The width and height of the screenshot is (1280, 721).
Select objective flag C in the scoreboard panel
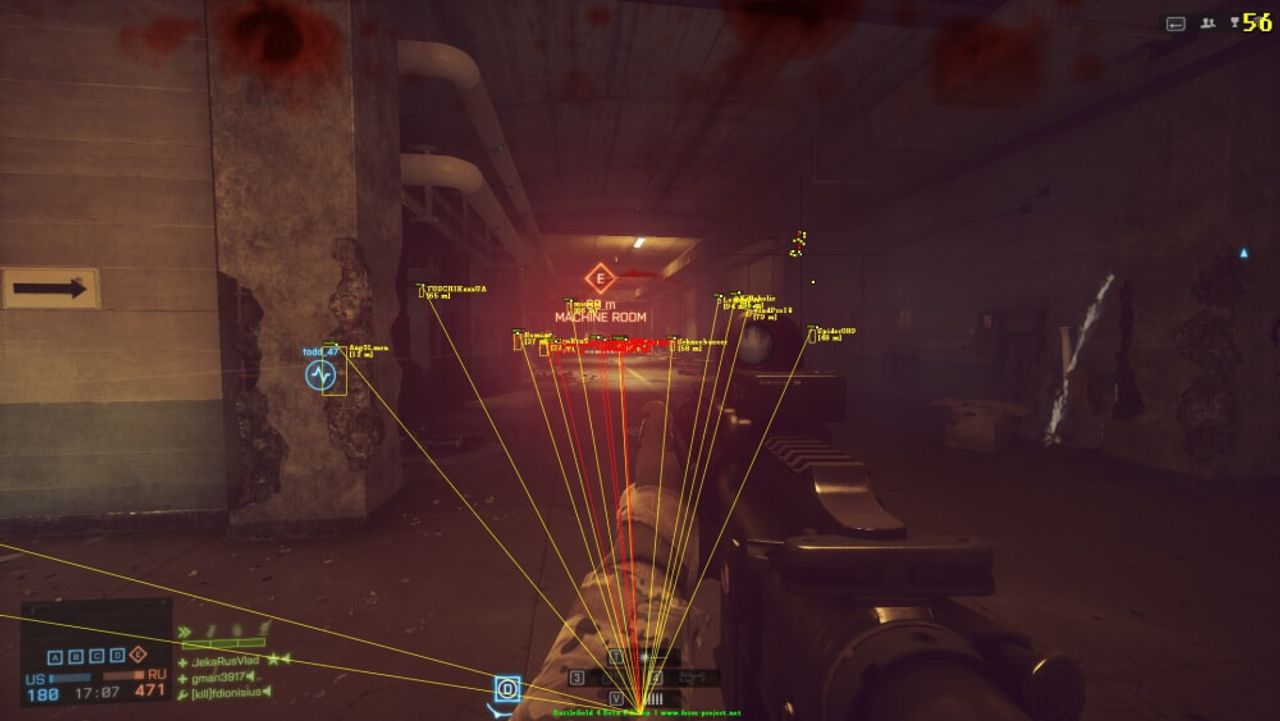point(97,656)
